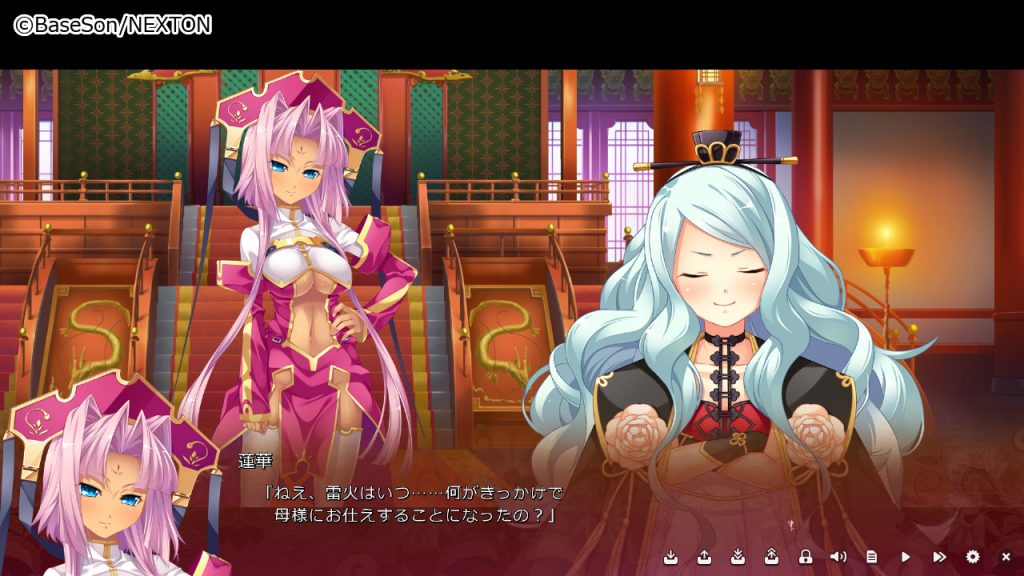Click the quick load double-arrow icon
This screenshot has height=576, width=1024.
(771, 556)
